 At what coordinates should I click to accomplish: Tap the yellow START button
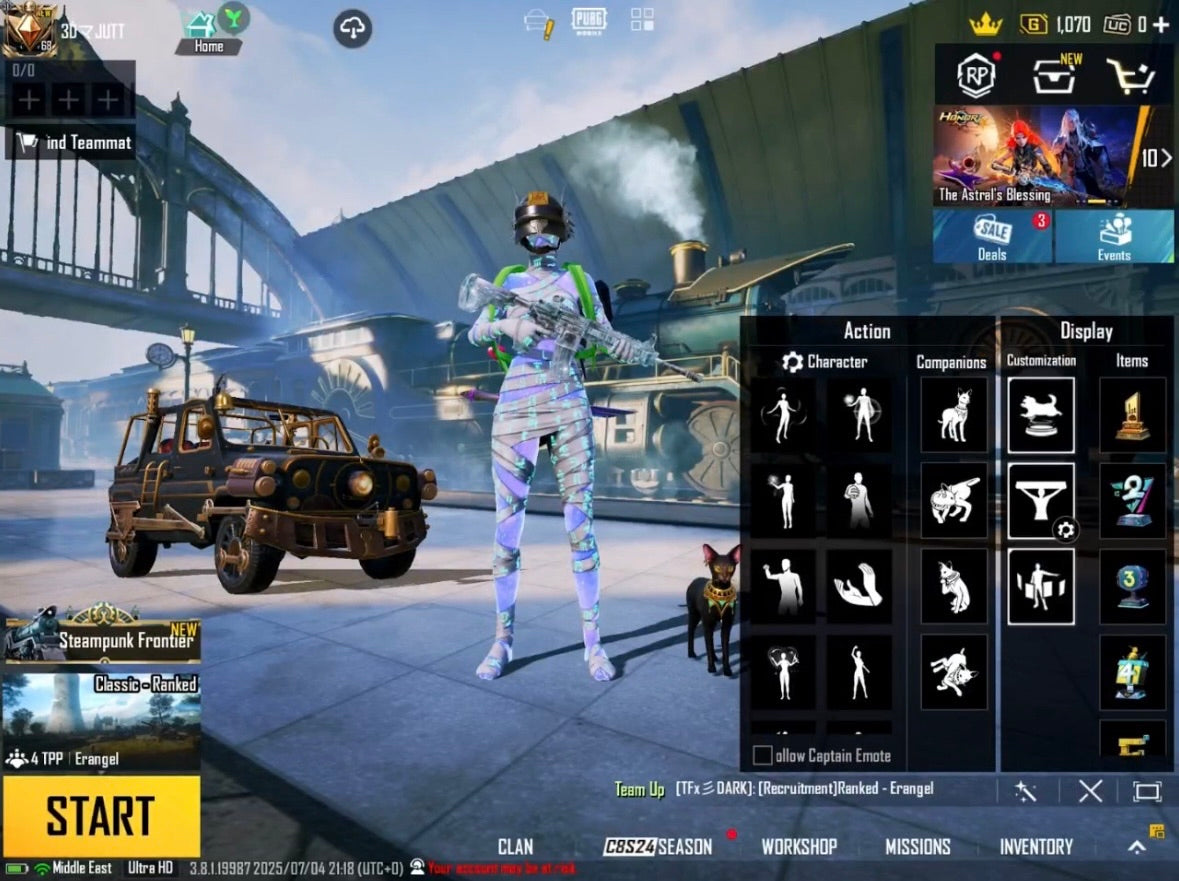[100, 816]
